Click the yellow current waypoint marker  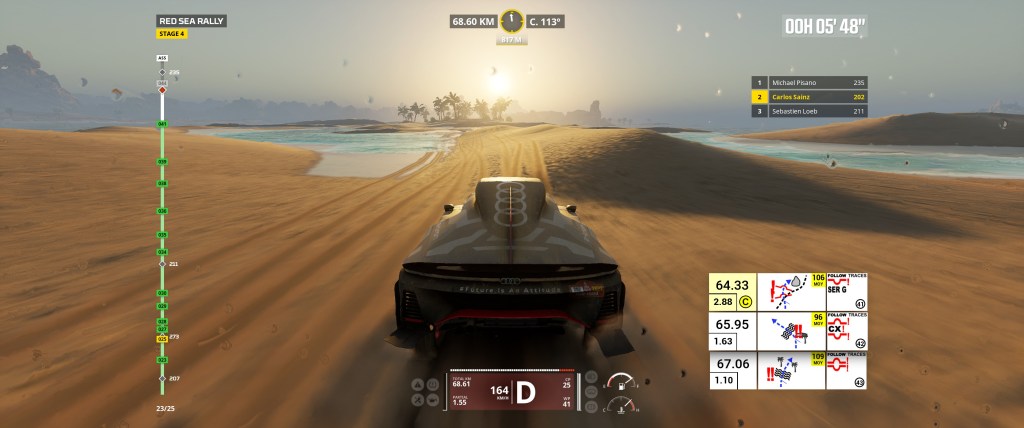click(162, 339)
